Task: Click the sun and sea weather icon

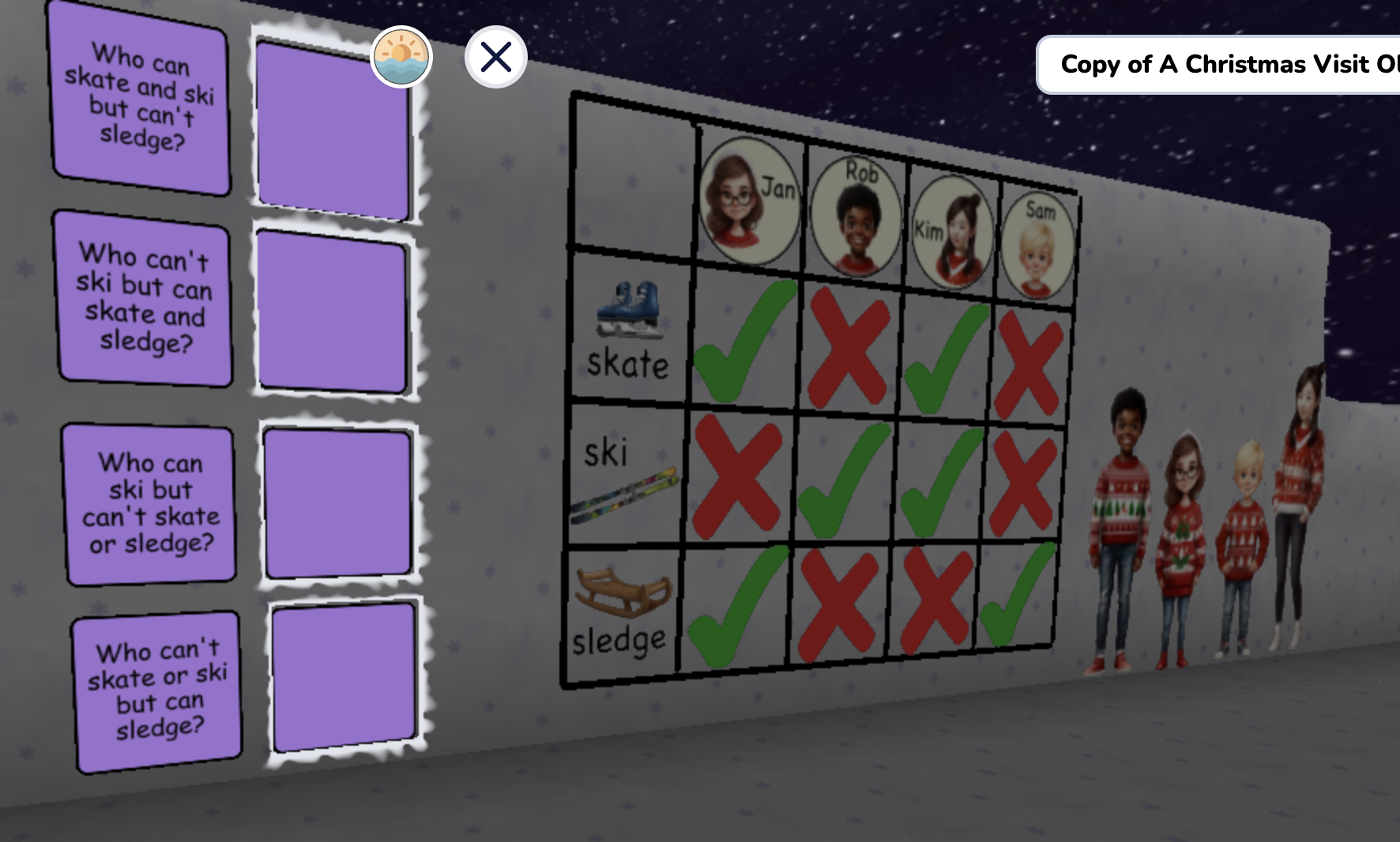Action: click(x=401, y=58)
